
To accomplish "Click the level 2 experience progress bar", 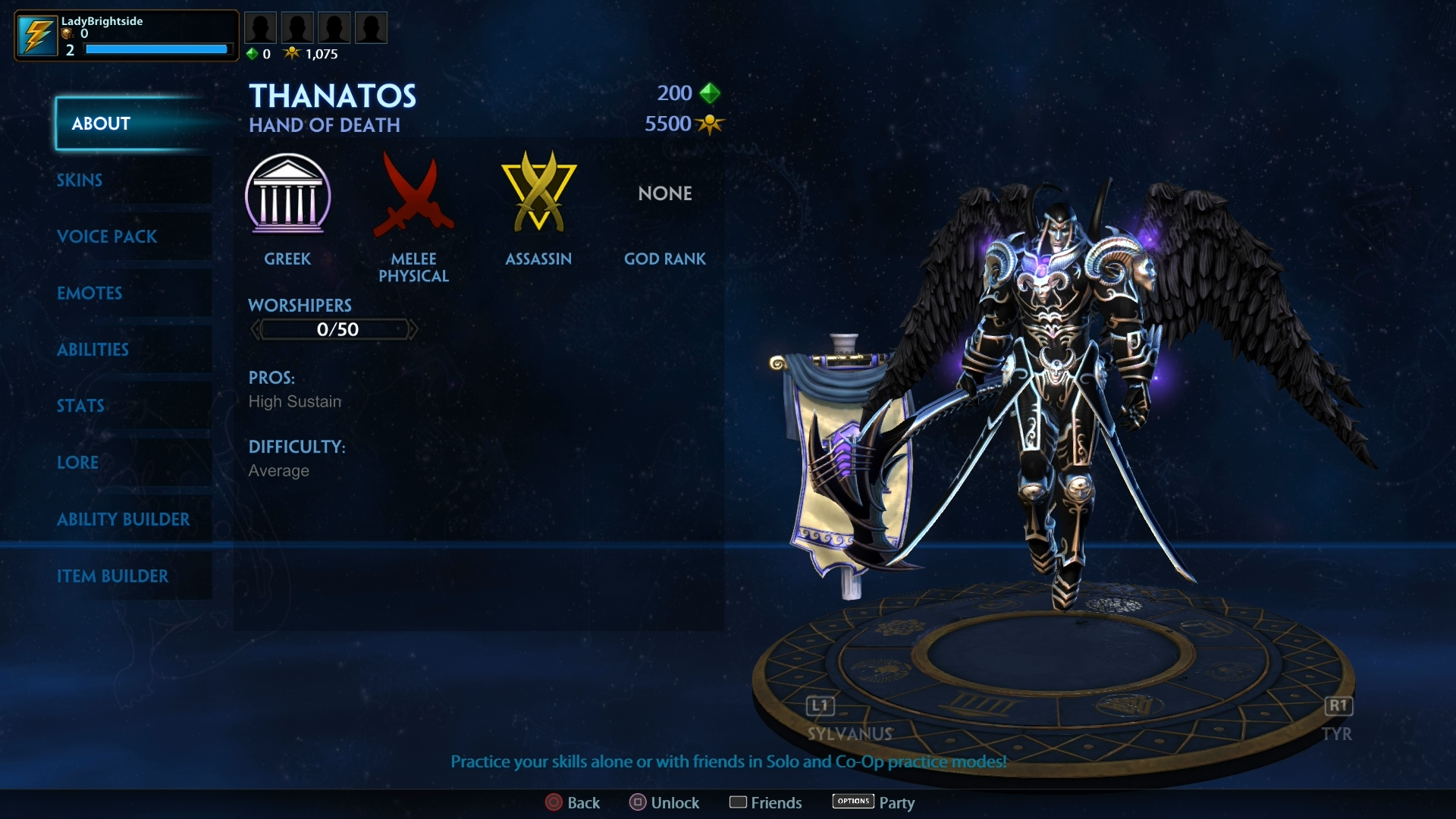I will coord(156,49).
